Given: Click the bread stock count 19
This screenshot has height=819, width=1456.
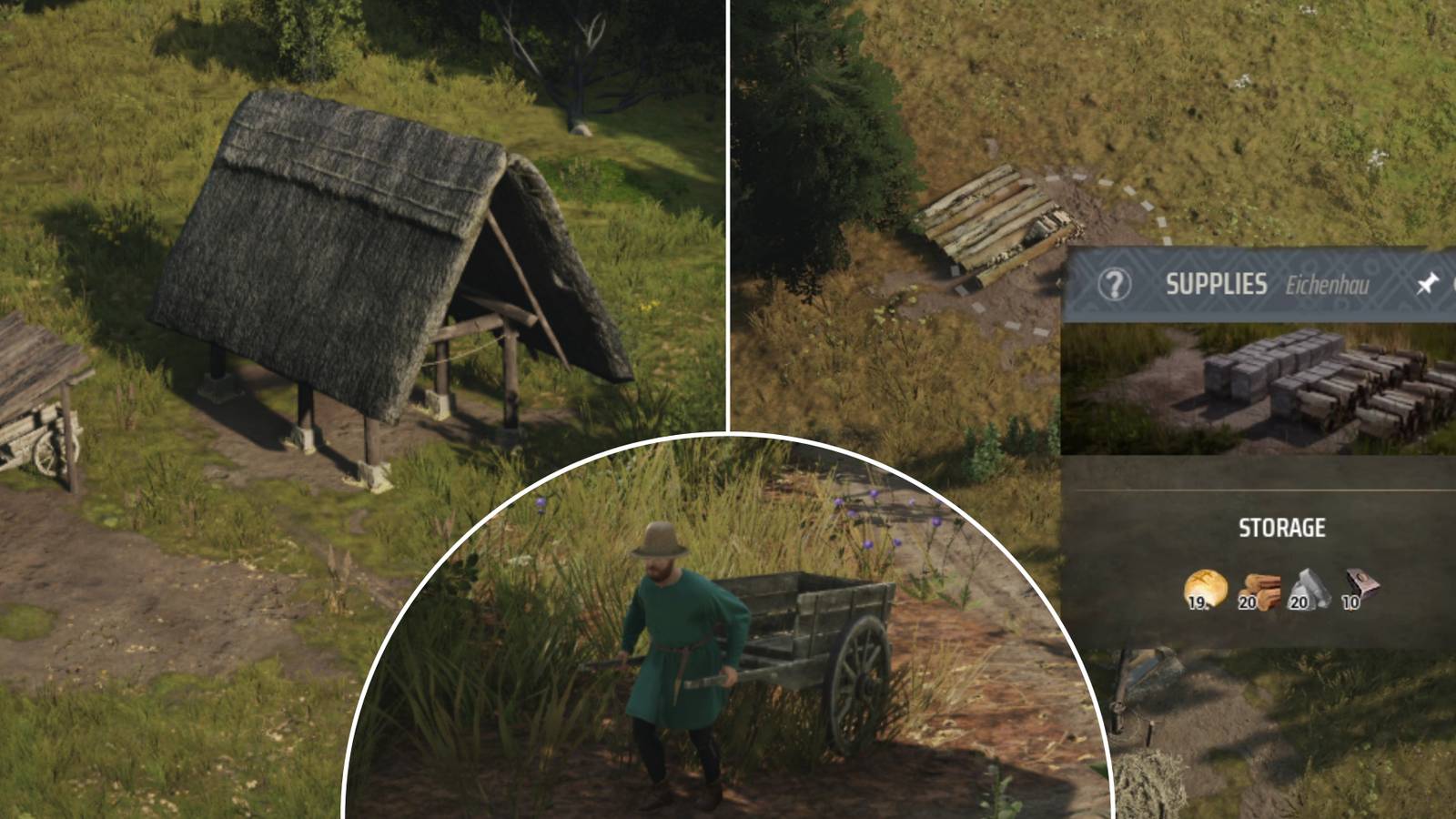Looking at the screenshot, I should tap(1198, 602).
